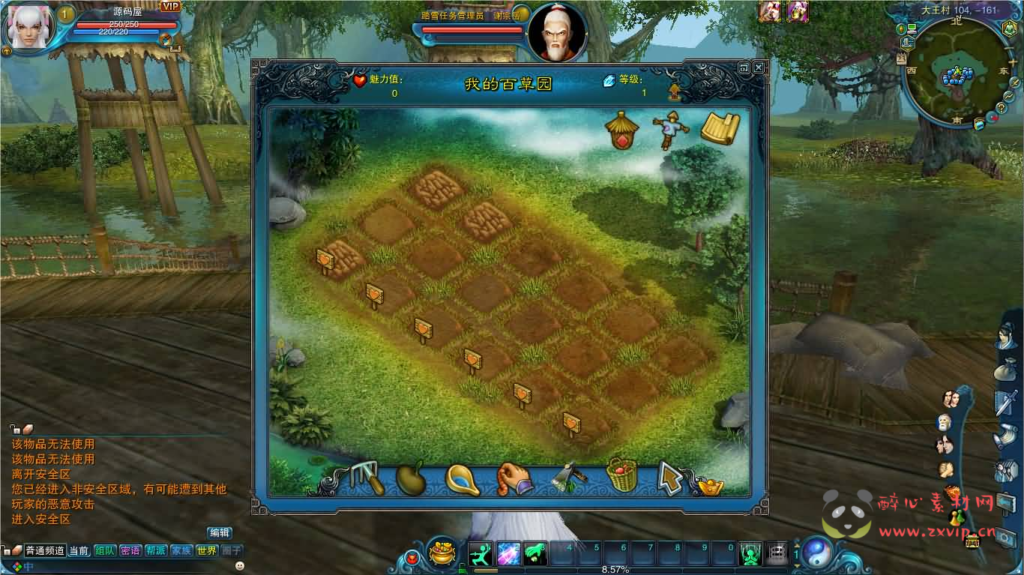Open the gold treasure pot icon

[441, 551]
